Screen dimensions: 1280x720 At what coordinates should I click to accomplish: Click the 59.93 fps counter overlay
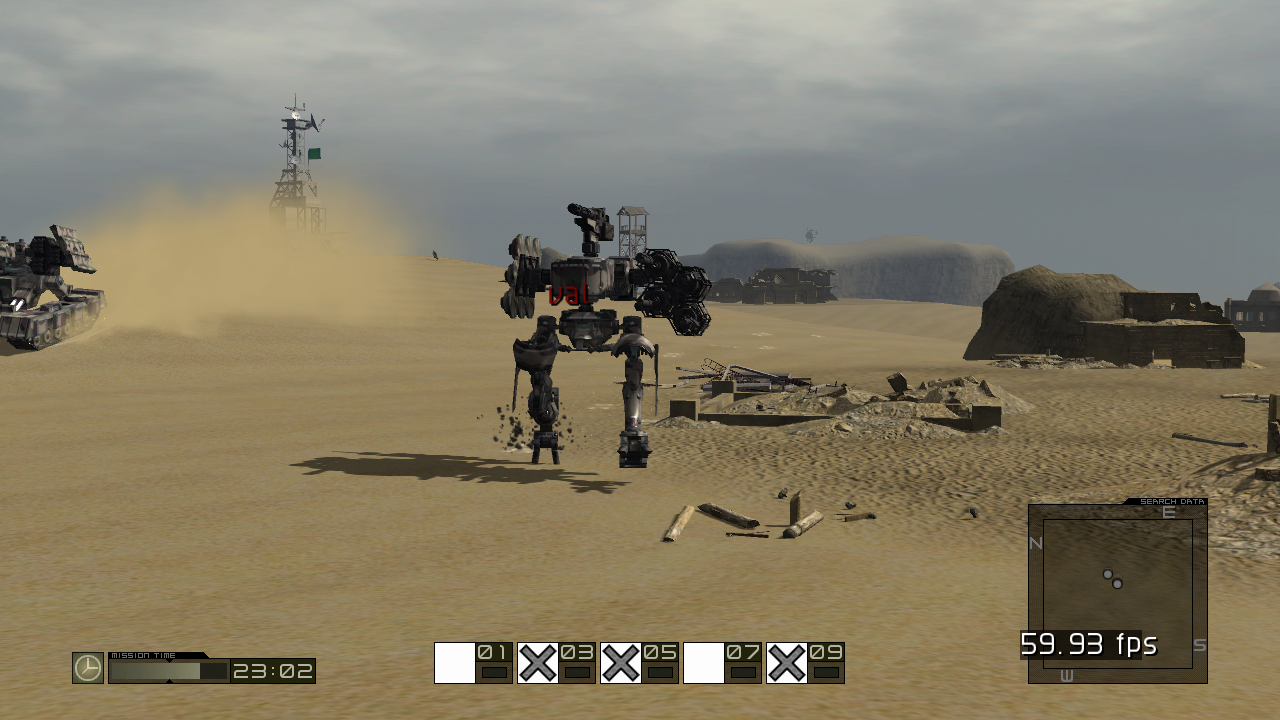[1088, 644]
